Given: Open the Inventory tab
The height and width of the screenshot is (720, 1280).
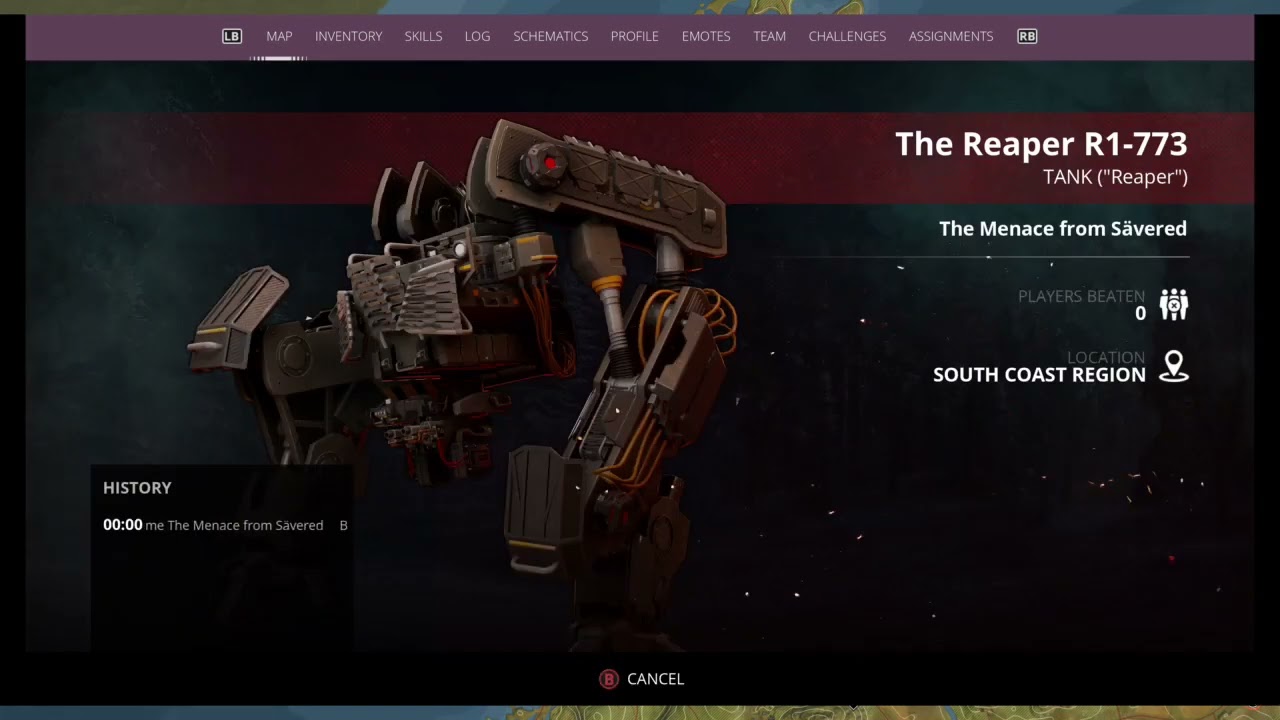Looking at the screenshot, I should pos(348,36).
